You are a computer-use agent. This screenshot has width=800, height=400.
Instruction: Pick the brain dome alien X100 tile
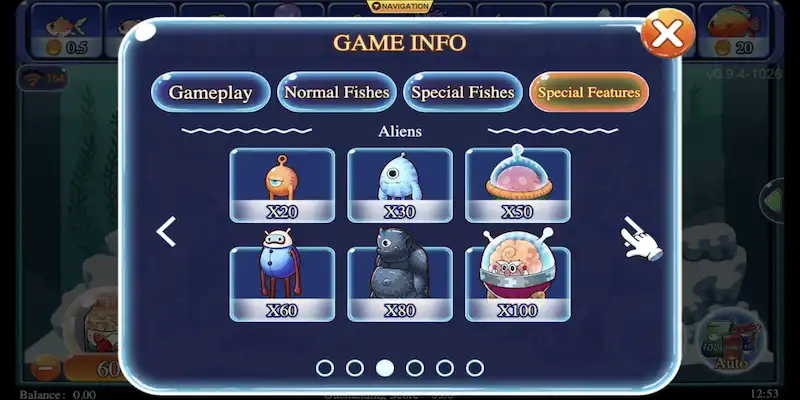[x=518, y=284]
